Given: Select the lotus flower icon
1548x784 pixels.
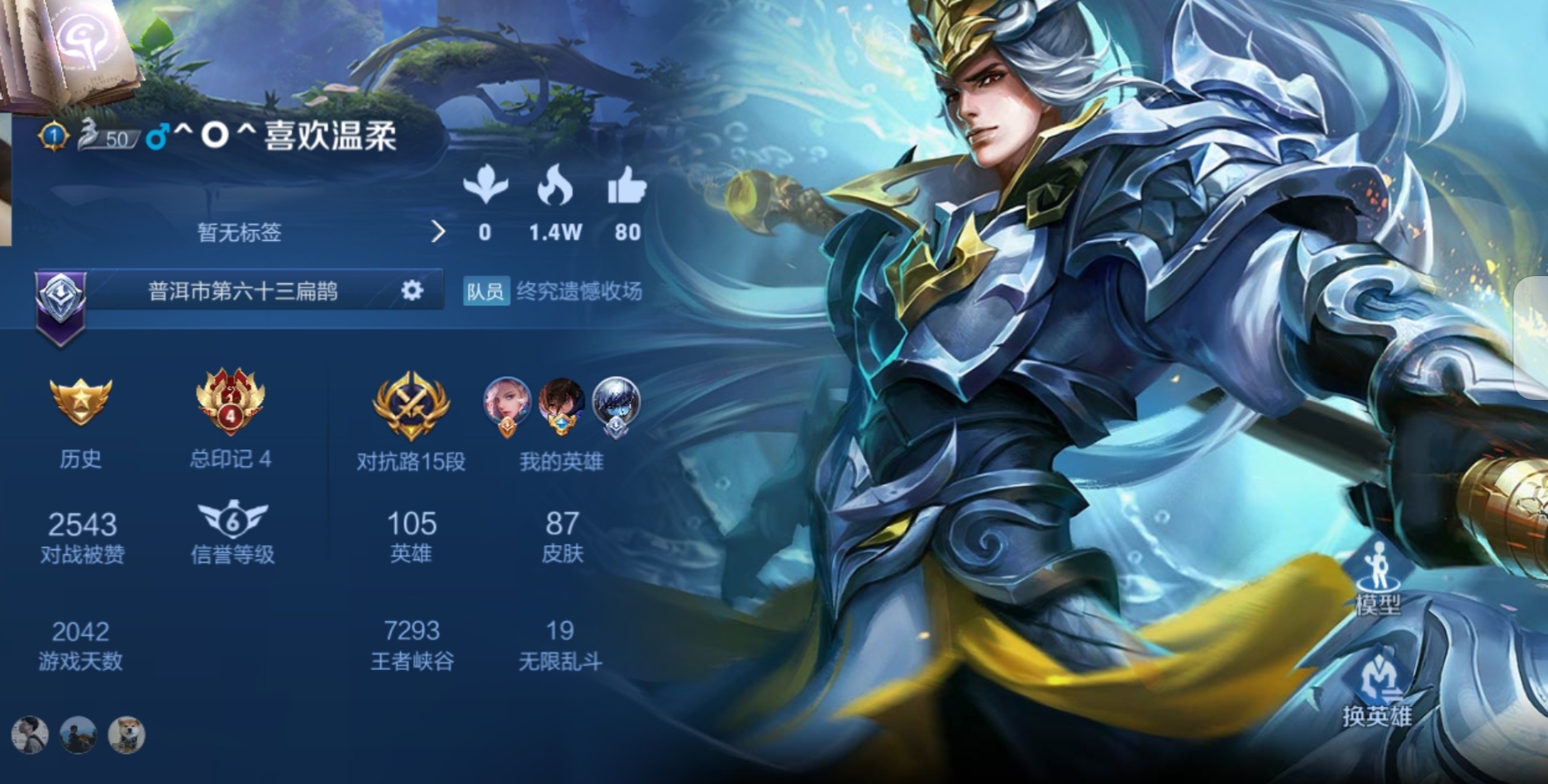Looking at the screenshot, I should coord(485,186).
